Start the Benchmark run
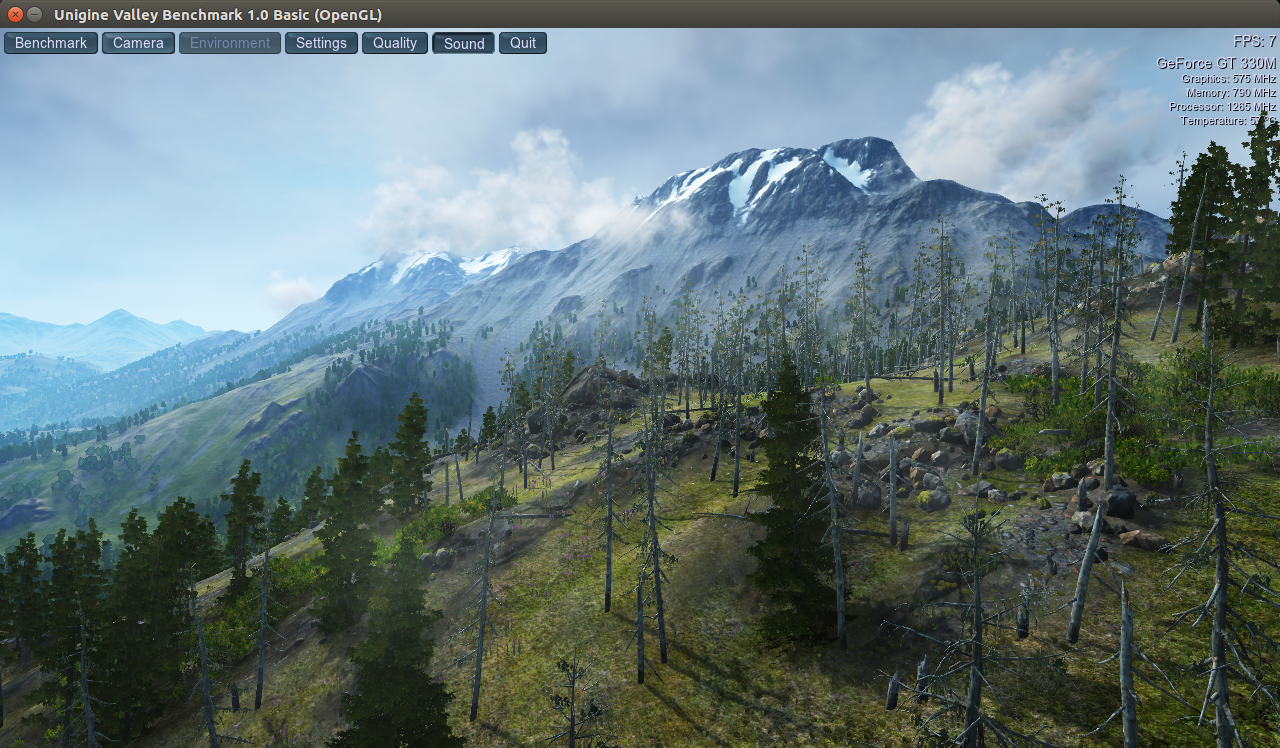The image size is (1280, 748). (x=51, y=43)
